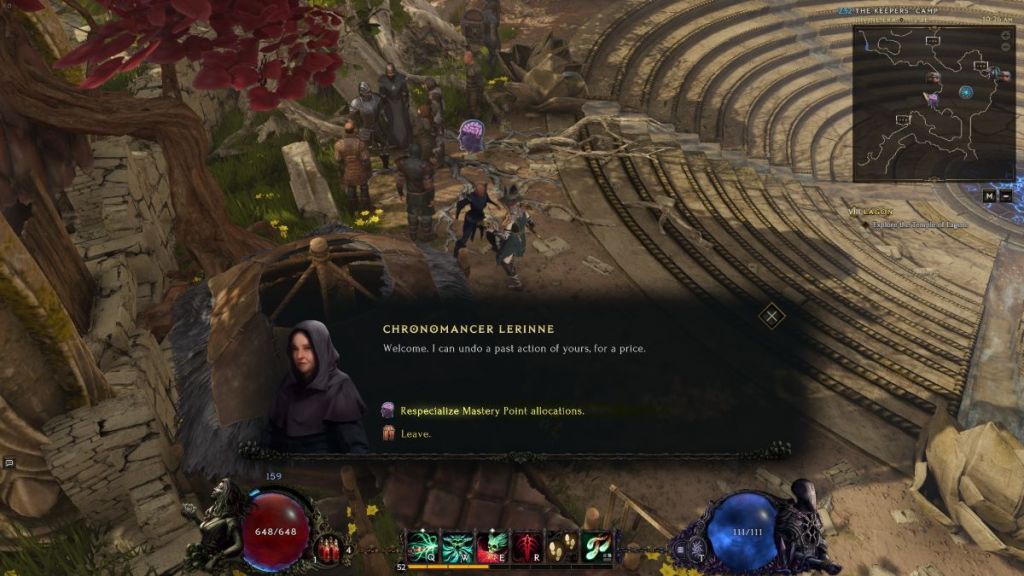The height and width of the screenshot is (576, 1024).
Task: Select the footprints movement skill slot
Action: tap(561, 546)
